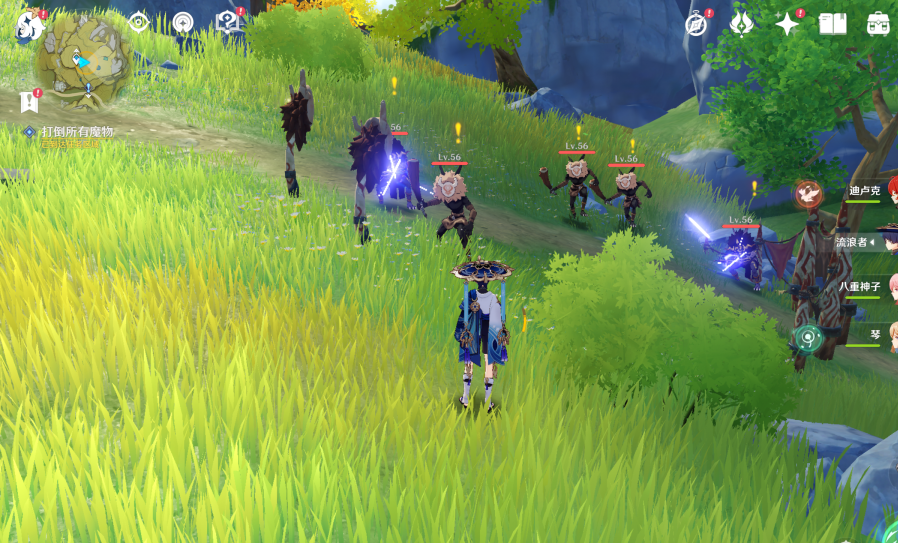This screenshot has height=543, width=898.
Task: Activate 迪卢克's orange phoenix burst icon
Action: click(x=809, y=194)
